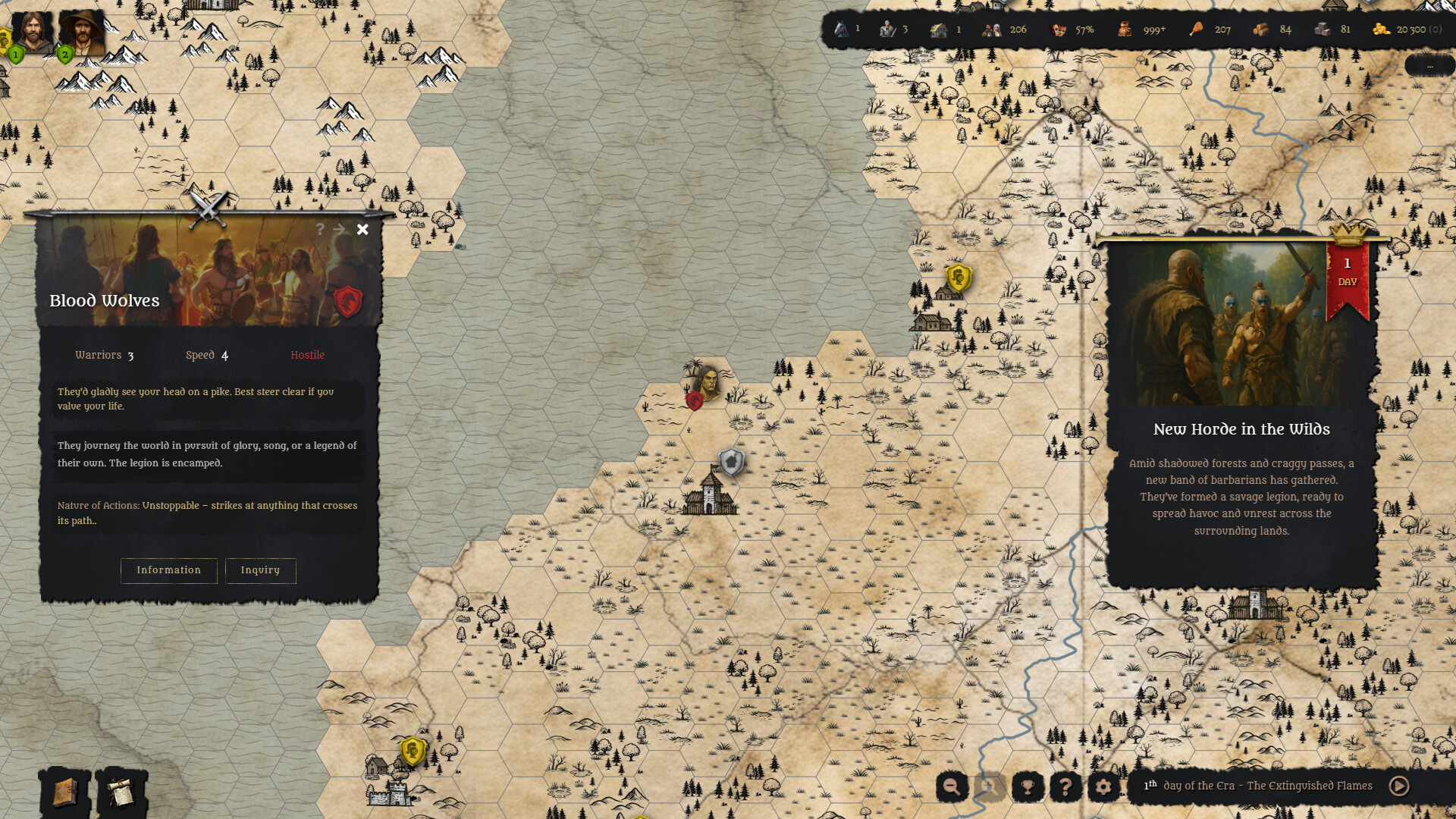Select the bearded hero portrait numbered 1
Viewport: 1456px width, 819px height.
(31, 32)
